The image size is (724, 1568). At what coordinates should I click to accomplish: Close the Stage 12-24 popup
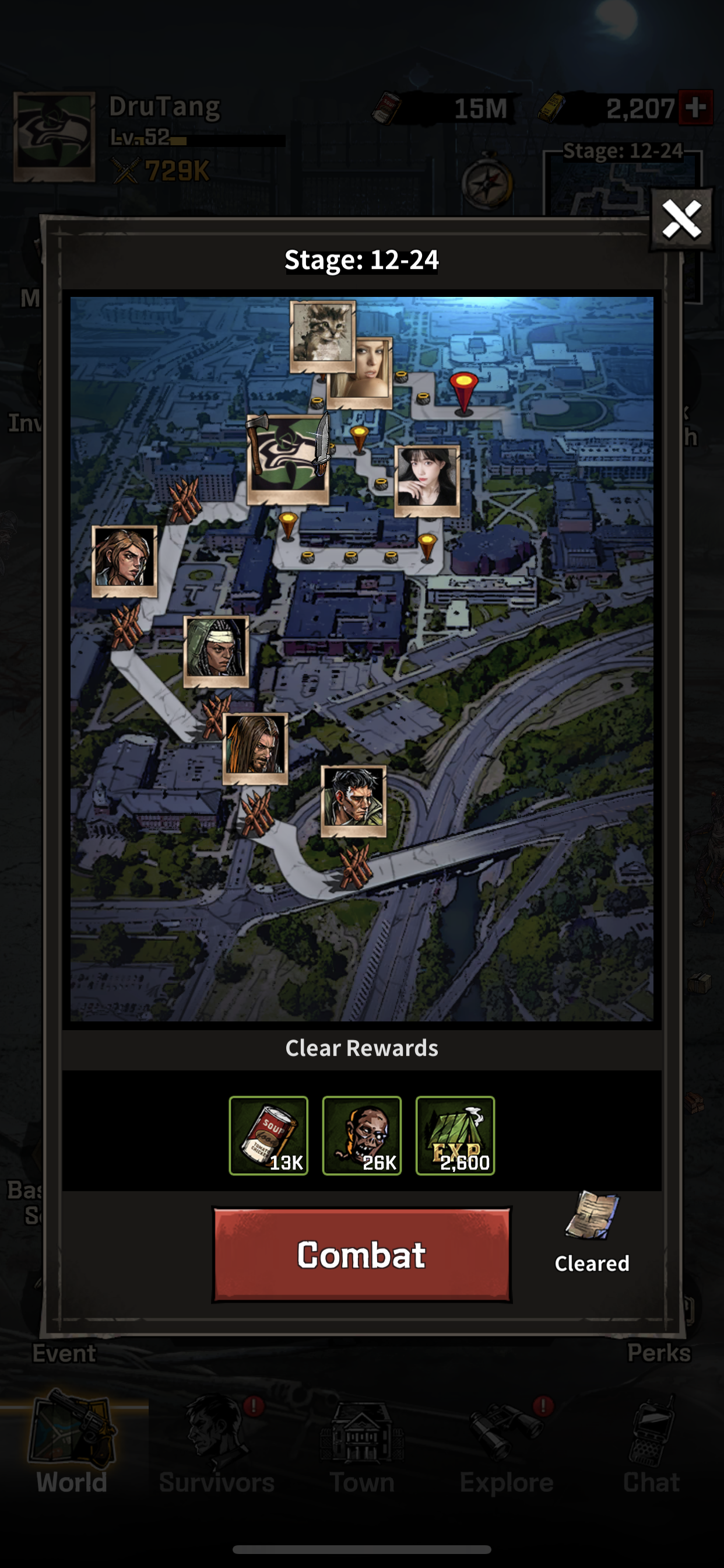(x=681, y=220)
